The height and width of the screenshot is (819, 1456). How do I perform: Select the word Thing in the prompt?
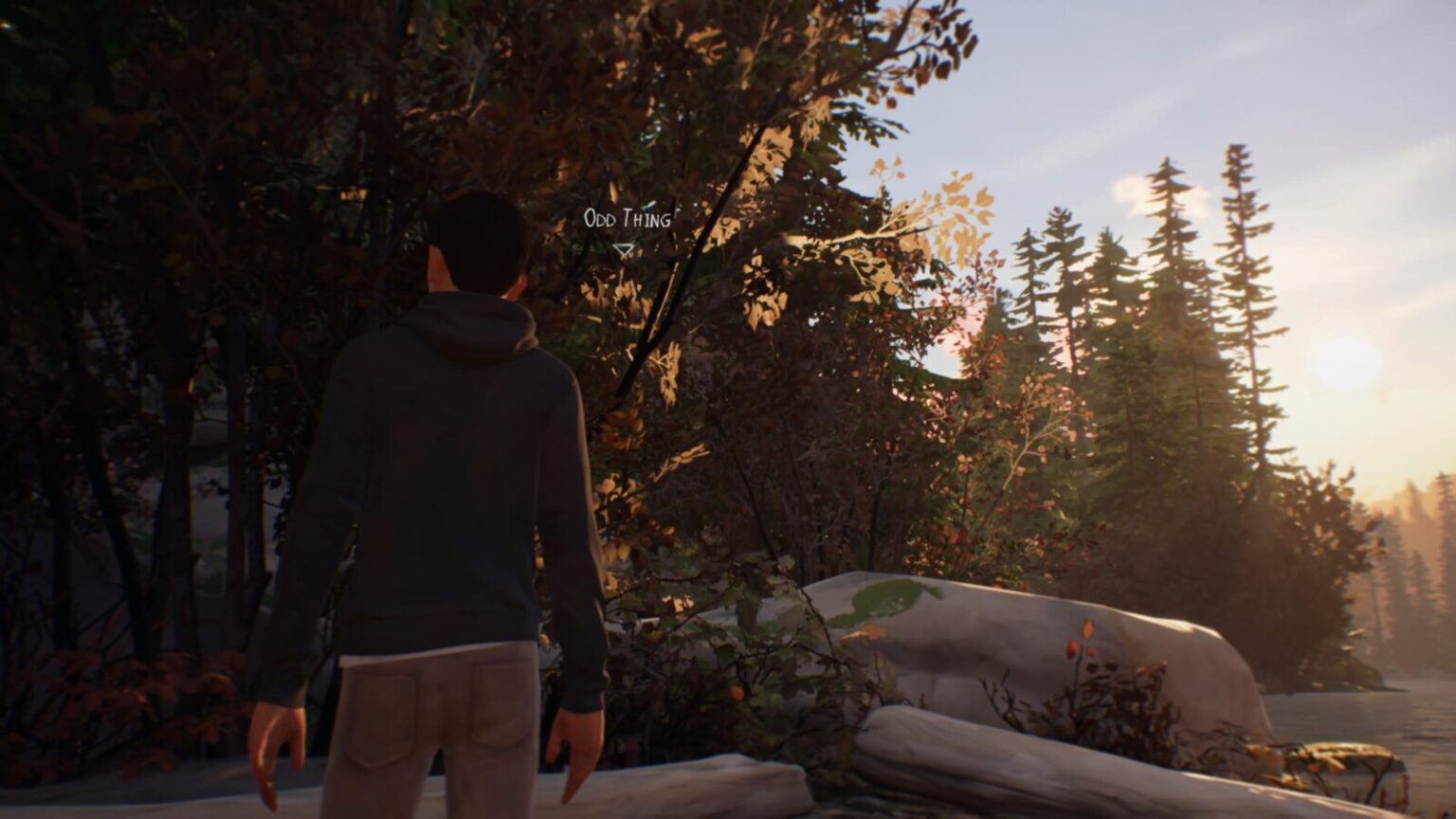648,218
